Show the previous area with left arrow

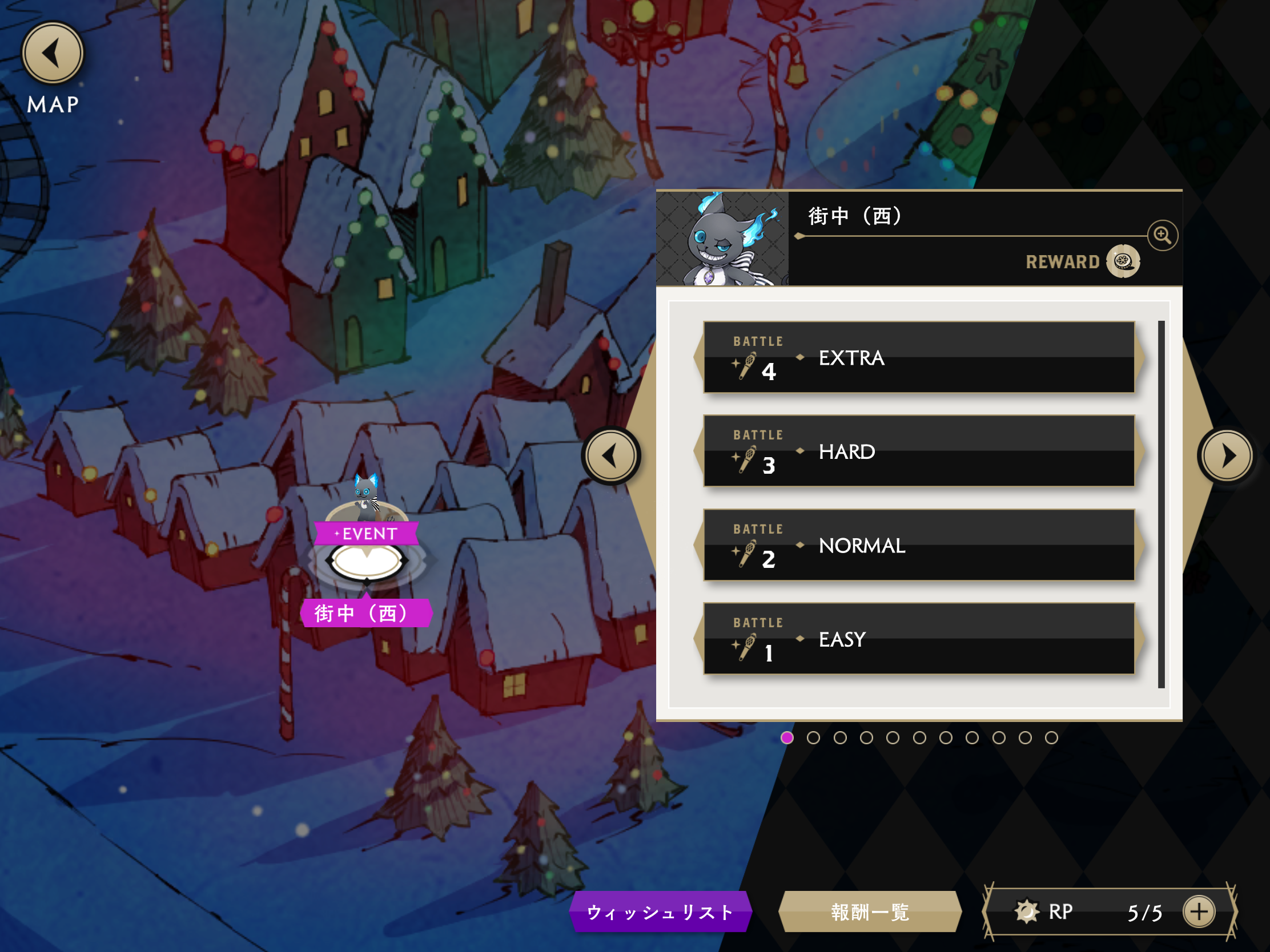[x=611, y=456]
